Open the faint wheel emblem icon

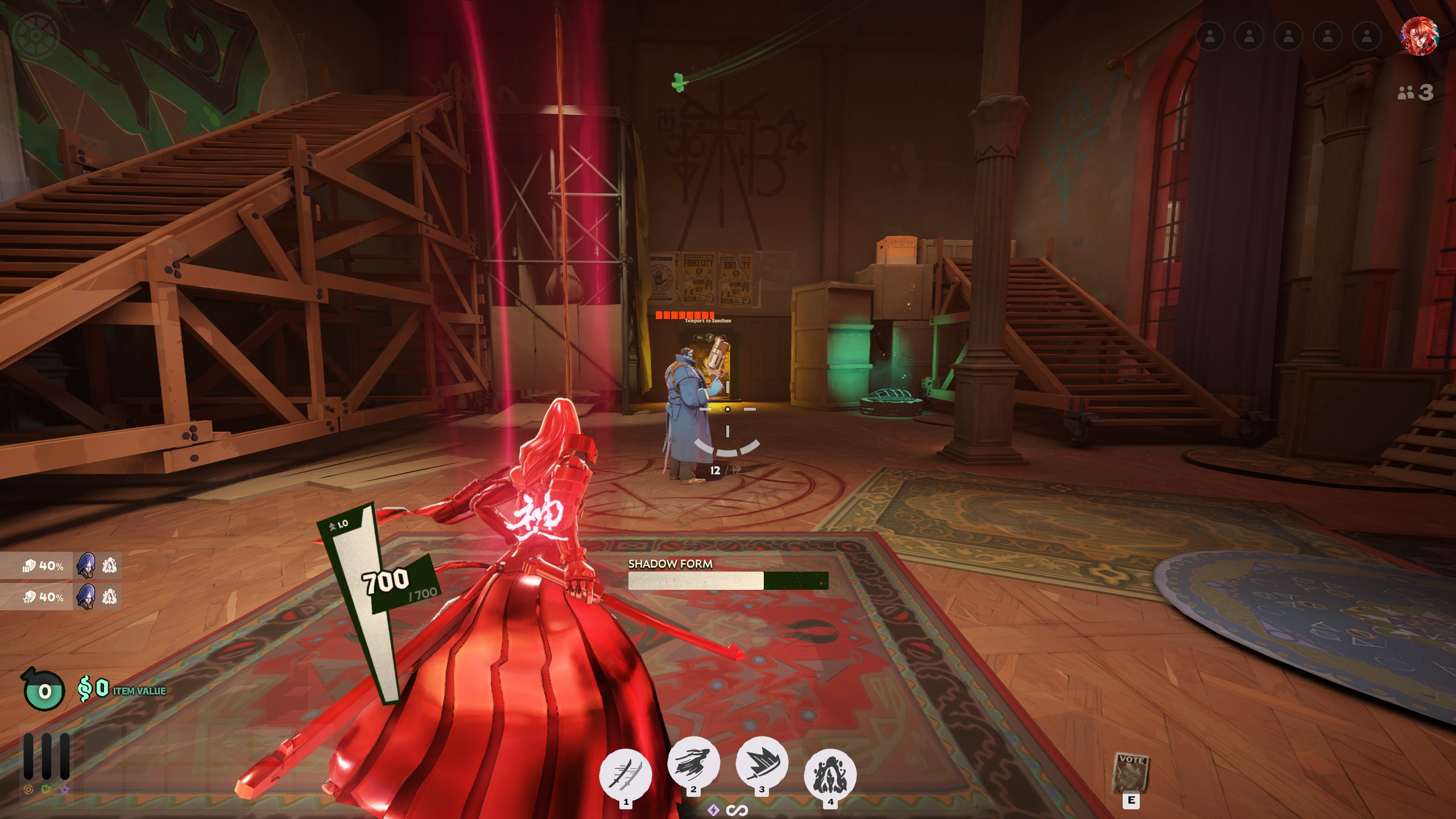(36, 35)
